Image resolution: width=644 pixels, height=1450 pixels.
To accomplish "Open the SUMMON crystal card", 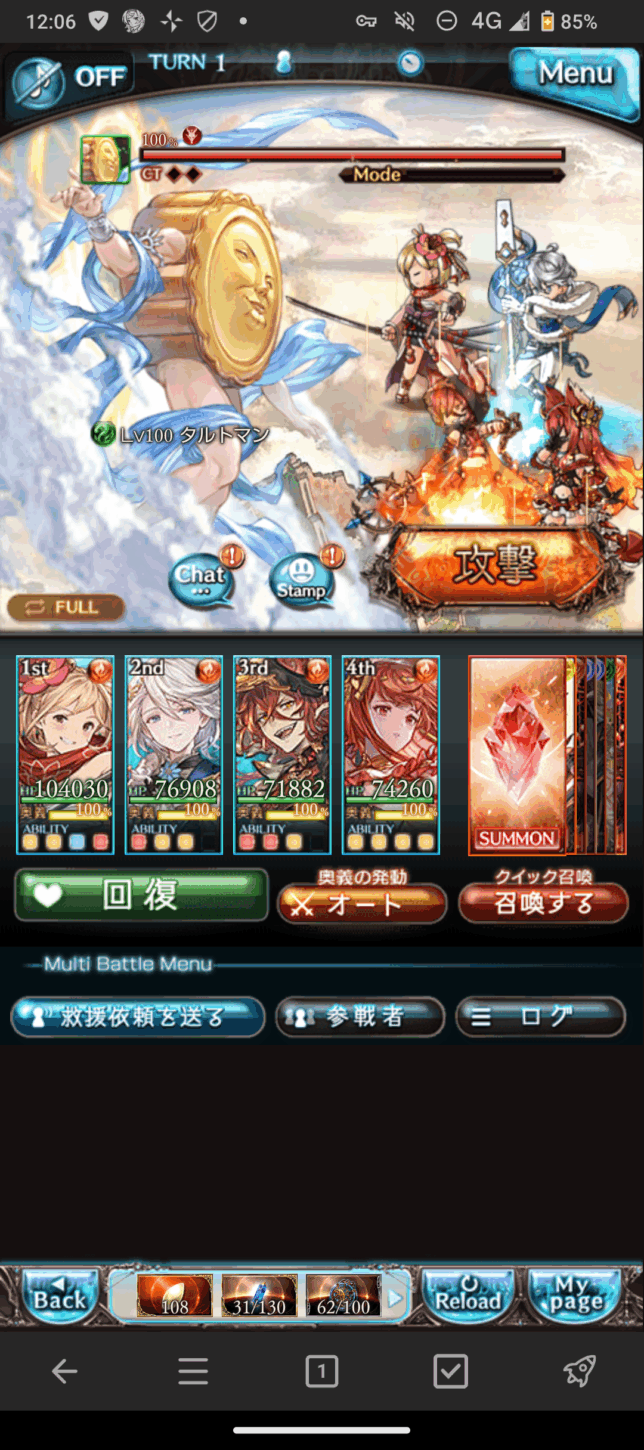I will point(517,755).
